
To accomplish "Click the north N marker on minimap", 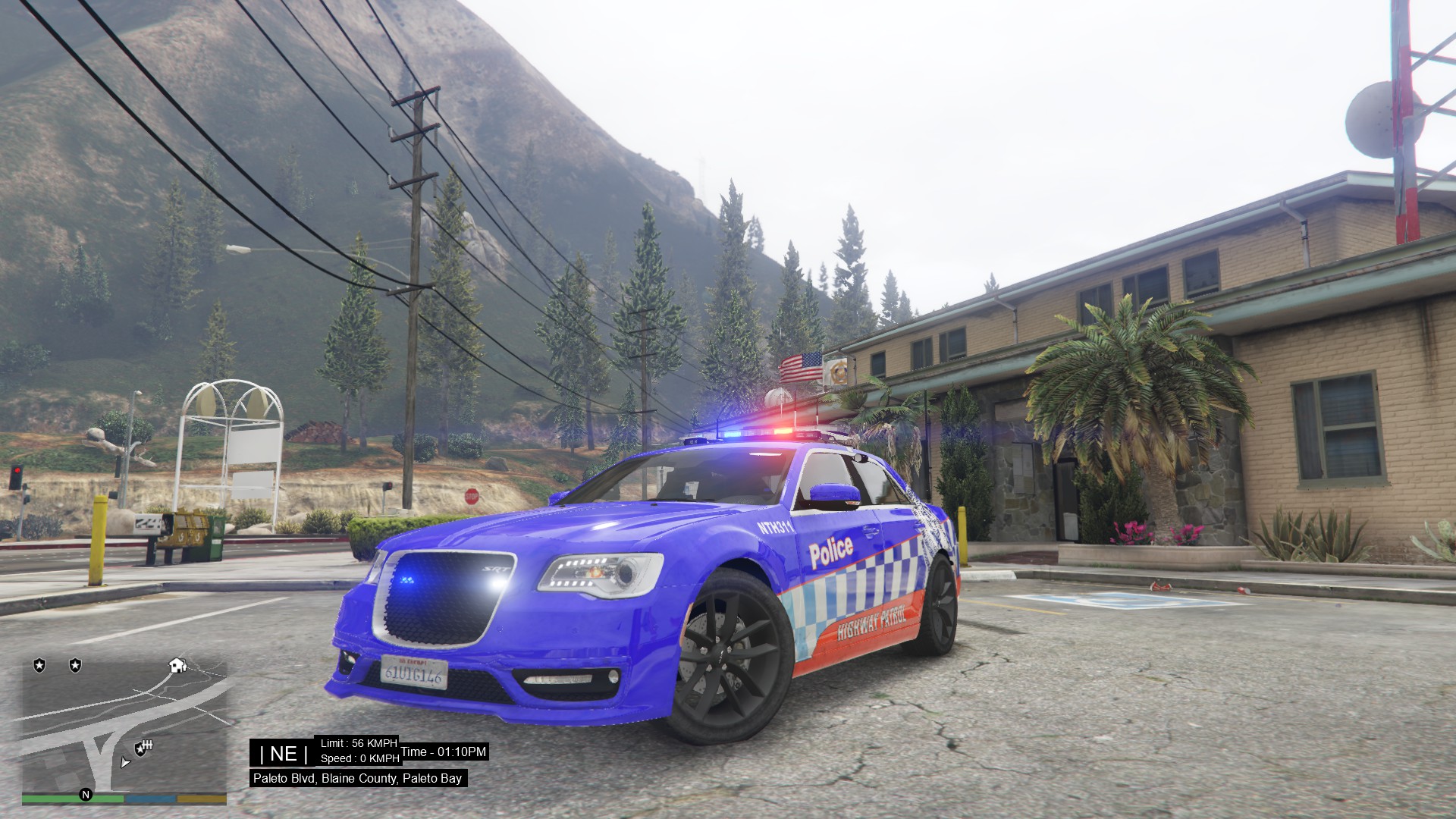I will (x=86, y=795).
